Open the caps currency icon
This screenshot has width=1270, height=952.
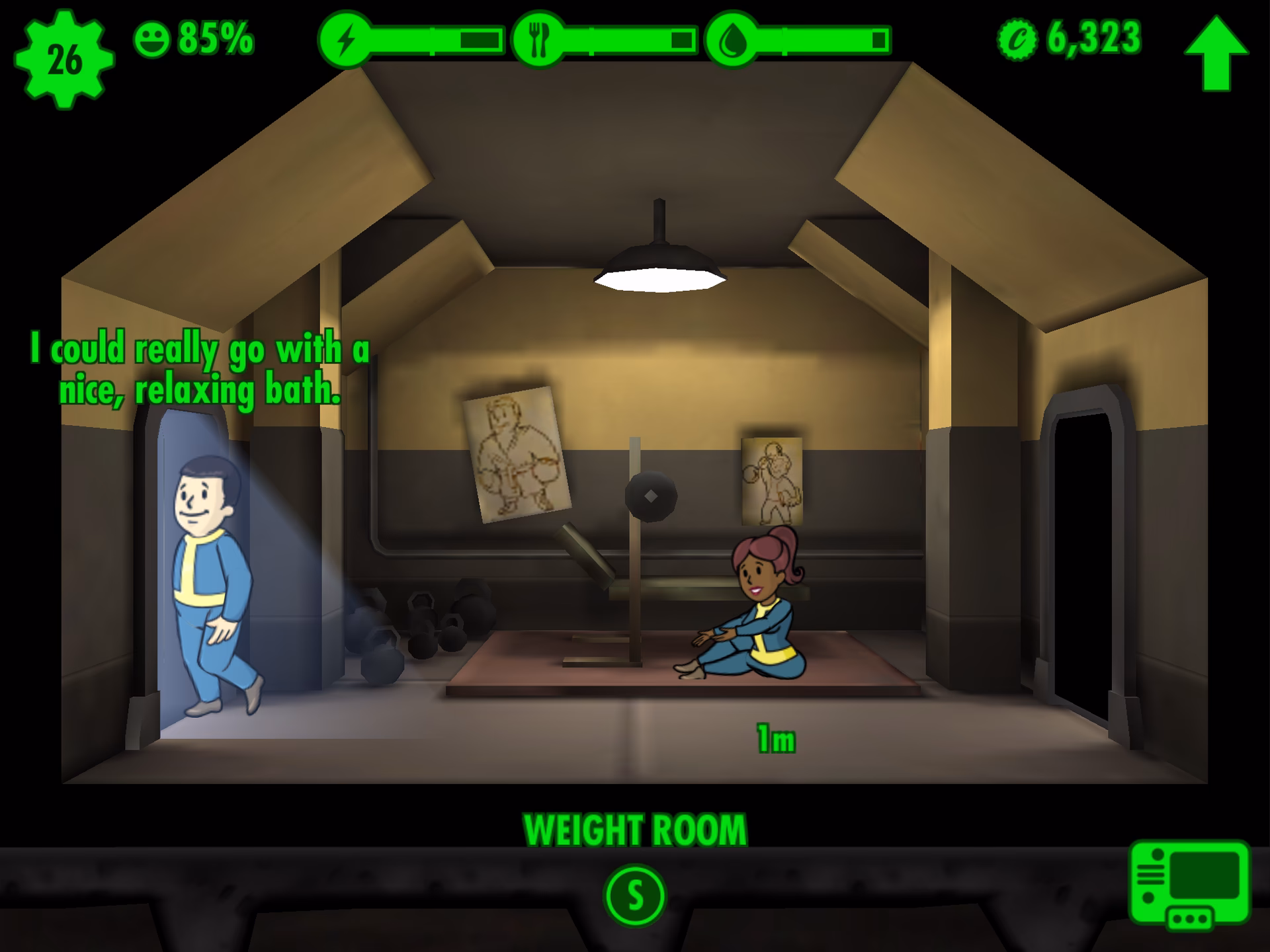1019,40
